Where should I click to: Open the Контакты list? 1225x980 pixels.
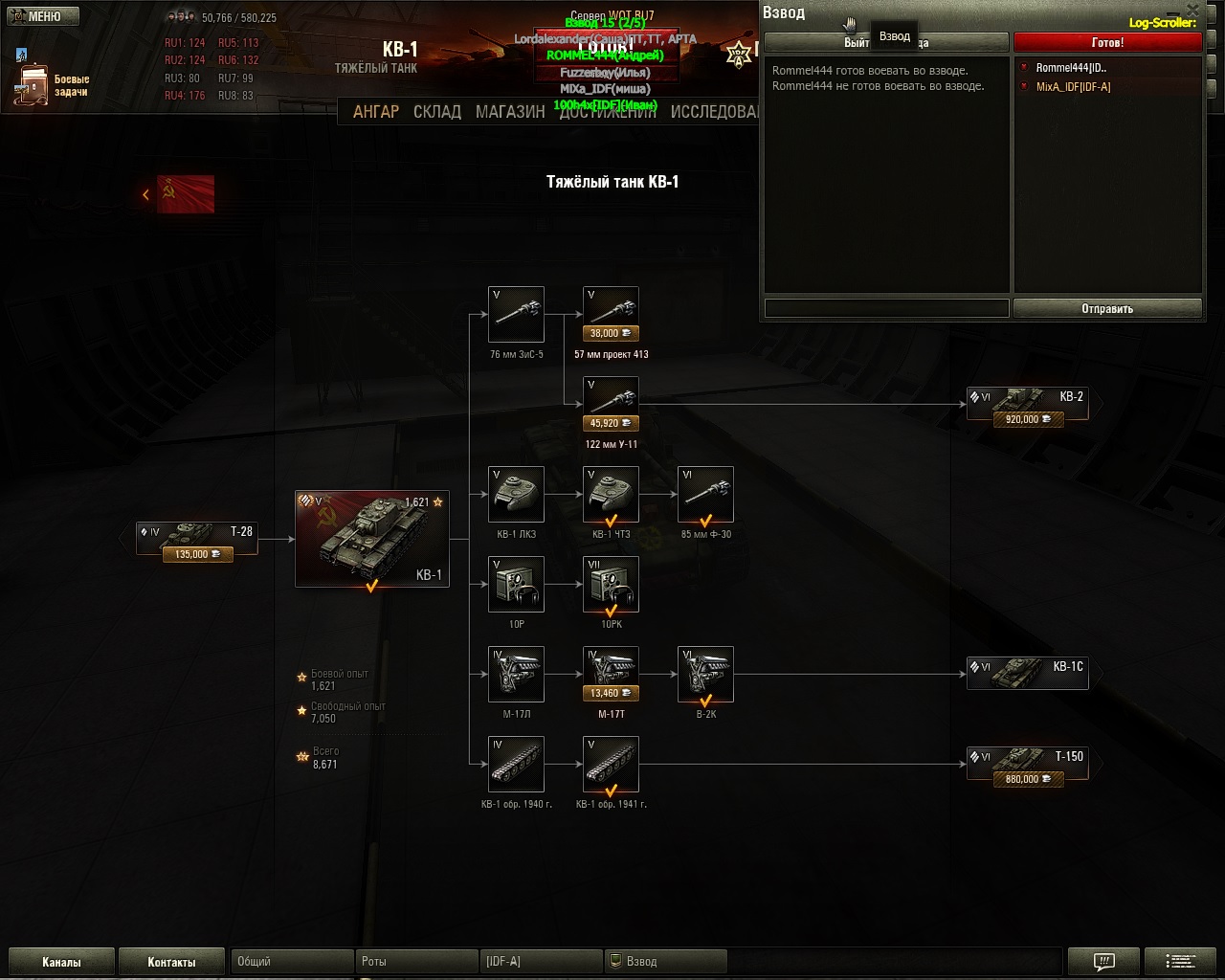point(171,962)
